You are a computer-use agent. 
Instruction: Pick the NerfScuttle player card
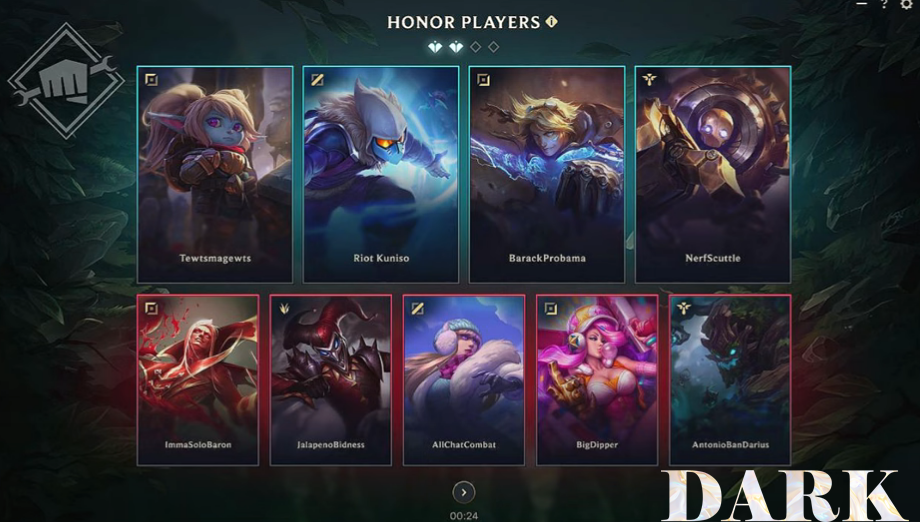pos(712,174)
